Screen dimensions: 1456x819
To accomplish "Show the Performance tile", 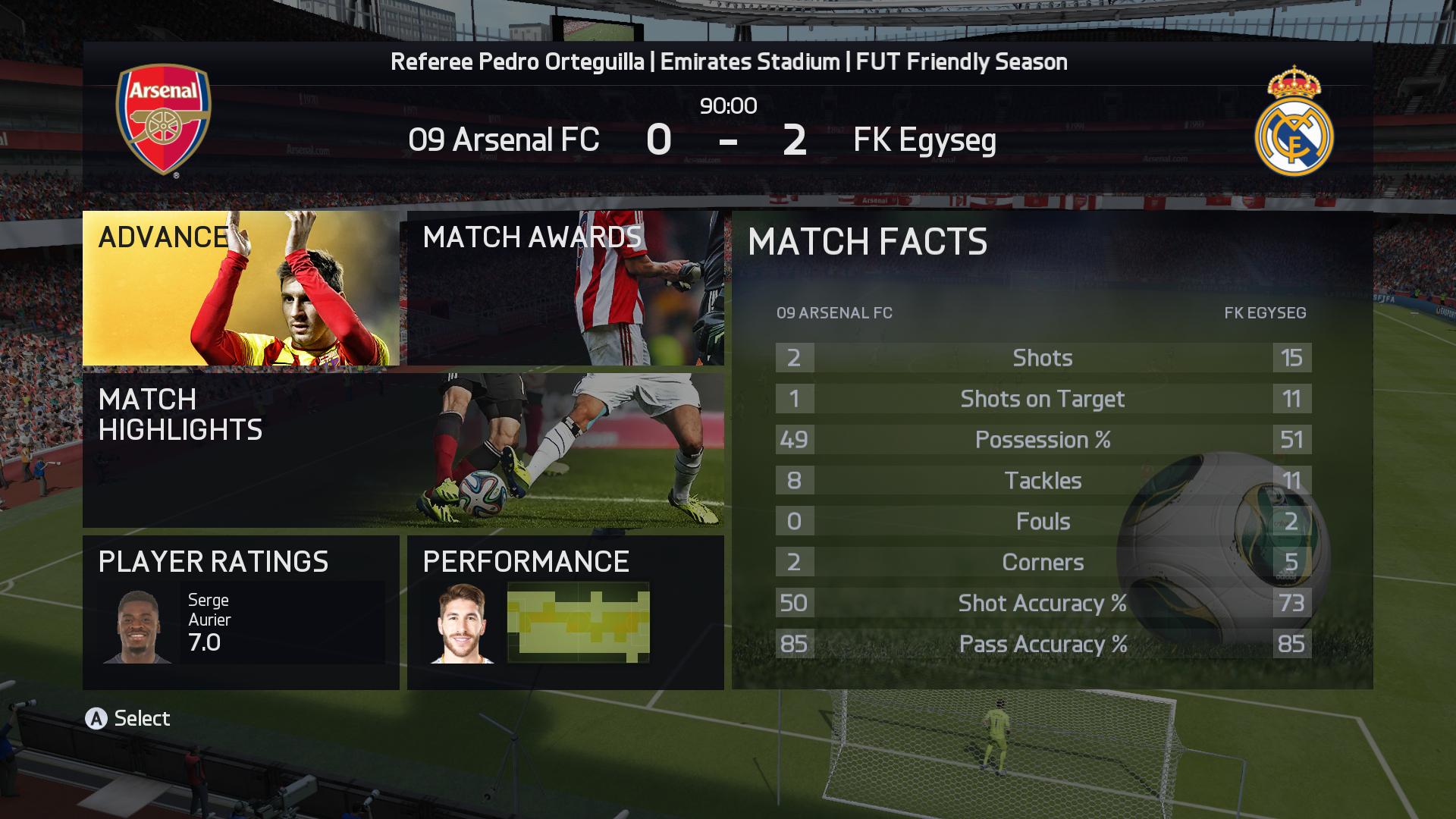I will click(565, 612).
